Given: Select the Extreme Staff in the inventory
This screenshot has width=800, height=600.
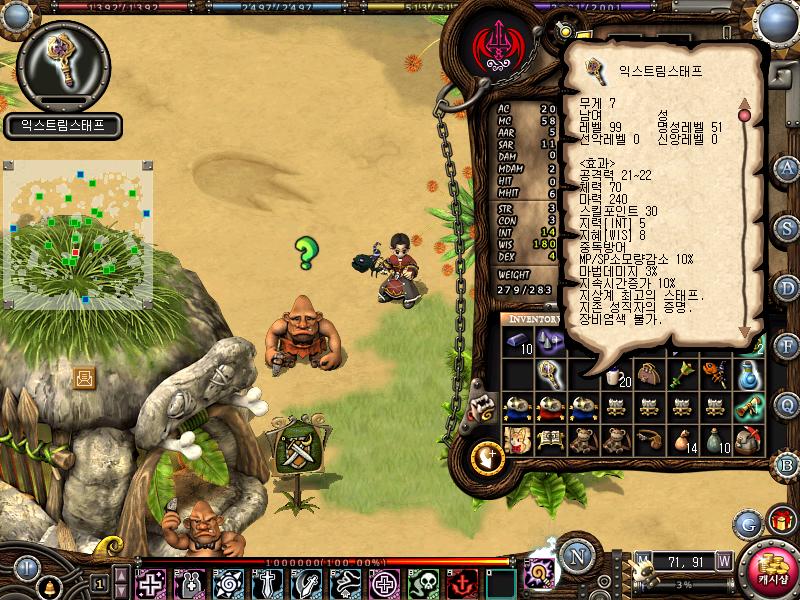Looking at the screenshot, I should (x=549, y=375).
